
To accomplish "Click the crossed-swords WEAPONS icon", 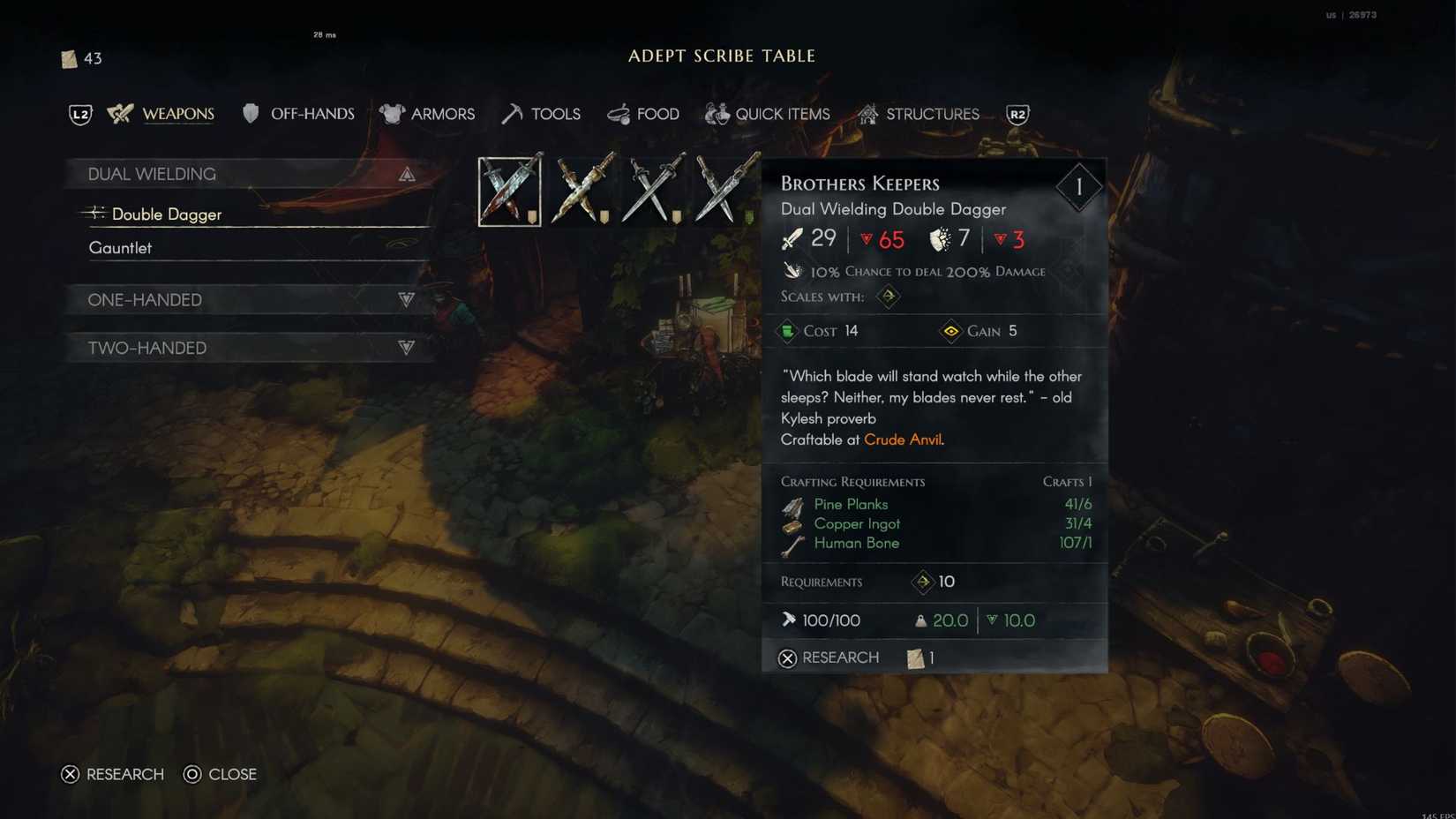I will click(x=118, y=114).
